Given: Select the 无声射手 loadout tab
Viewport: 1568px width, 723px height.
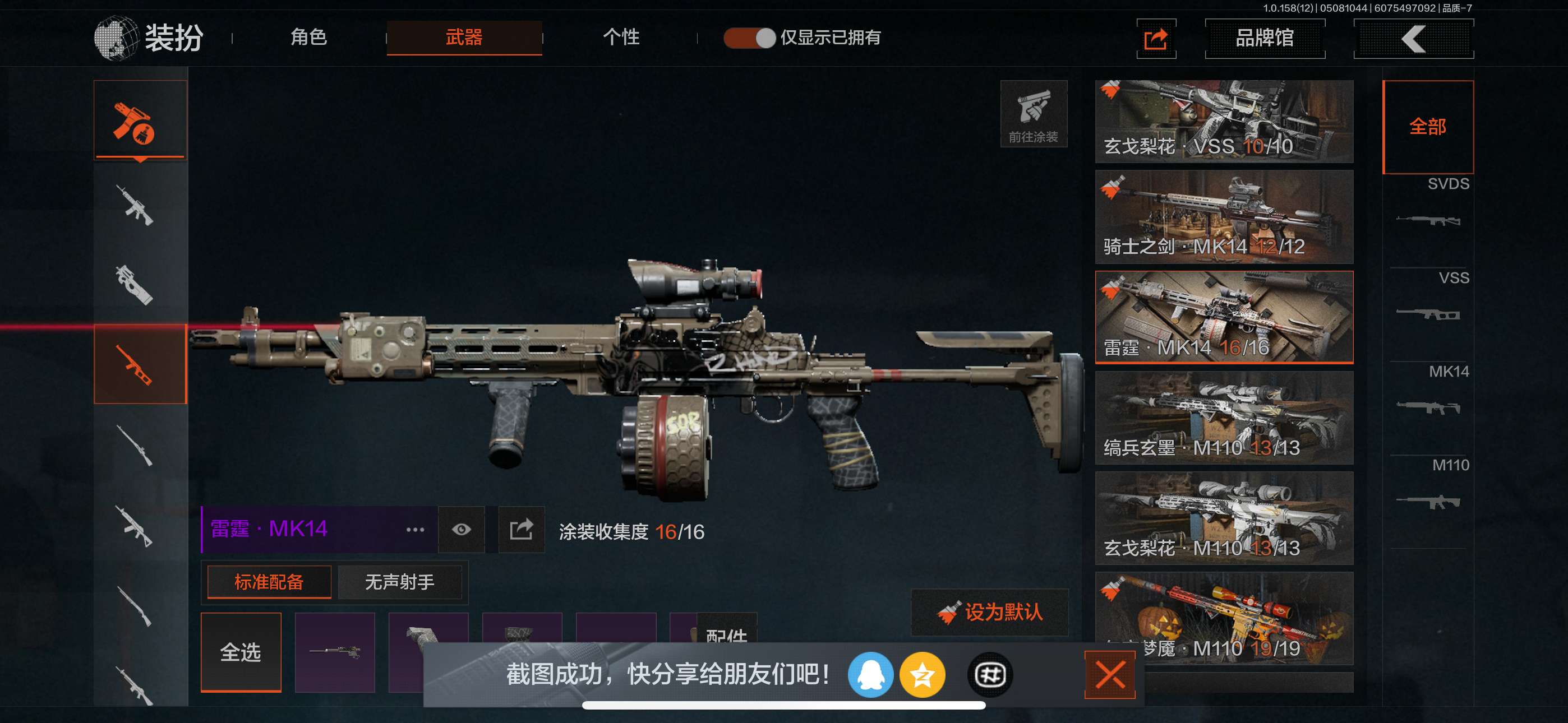Looking at the screenshot, I should pos(399,582).
